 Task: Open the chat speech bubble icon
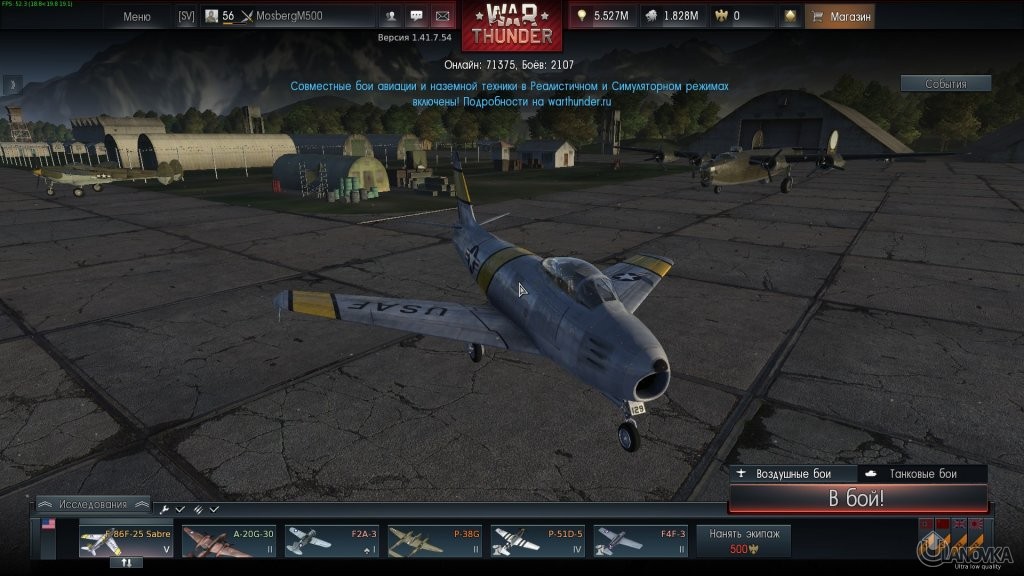[416, 16]
